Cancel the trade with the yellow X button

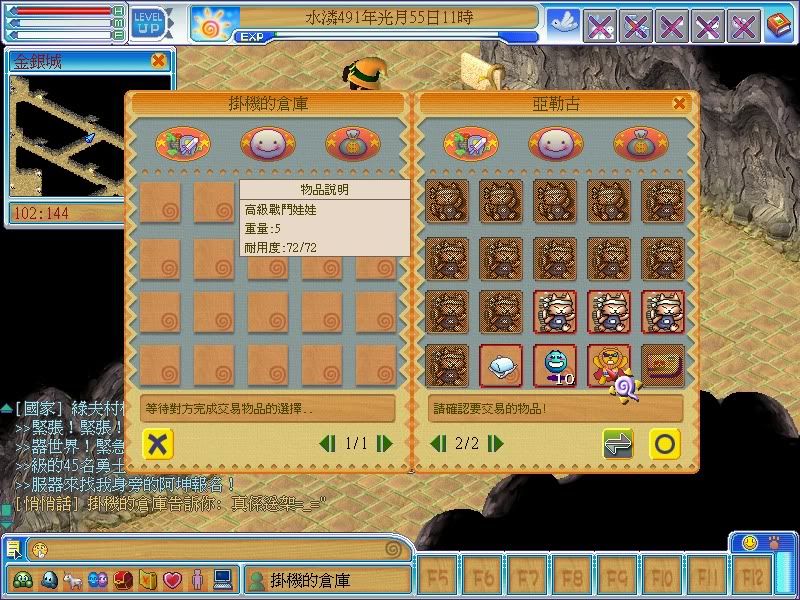pyautogui.click(x=157, y=443)
